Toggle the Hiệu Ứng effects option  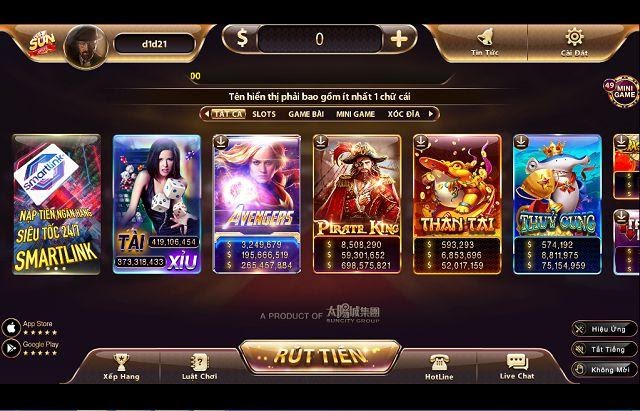click(x=604, y=328)
